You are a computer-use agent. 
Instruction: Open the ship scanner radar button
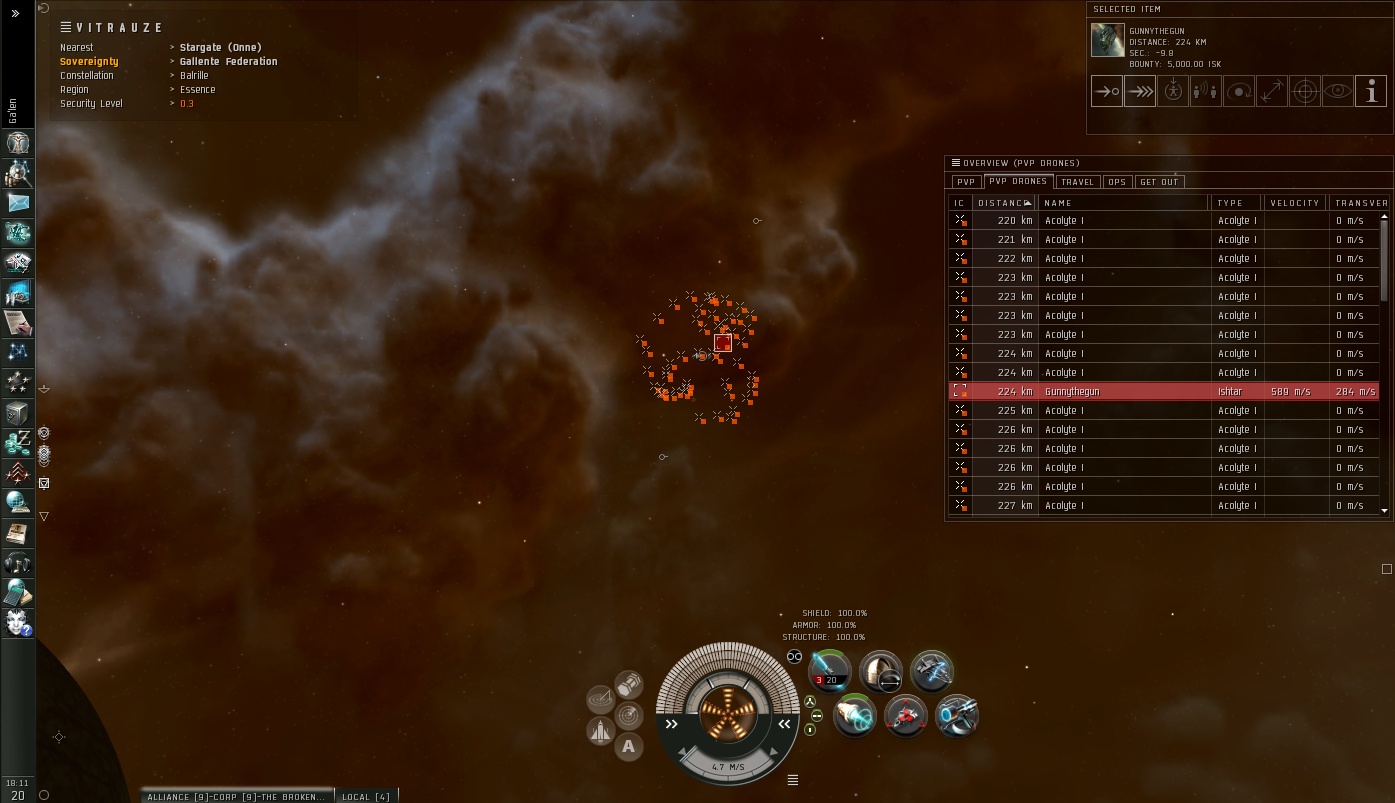[629, 715]
